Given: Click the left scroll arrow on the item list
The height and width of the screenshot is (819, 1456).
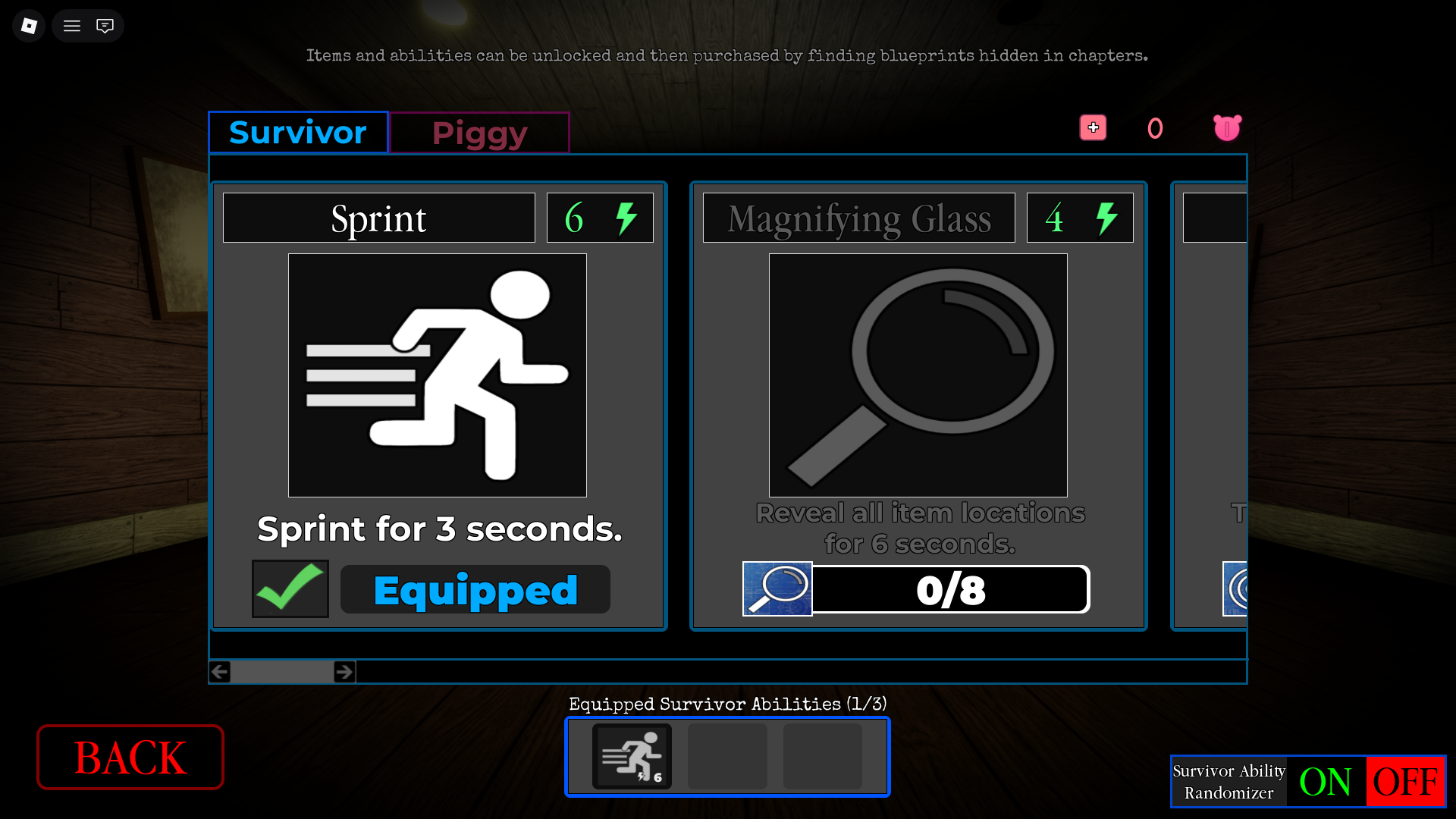Looking at the screenshot, I should [x=219, y=671].
